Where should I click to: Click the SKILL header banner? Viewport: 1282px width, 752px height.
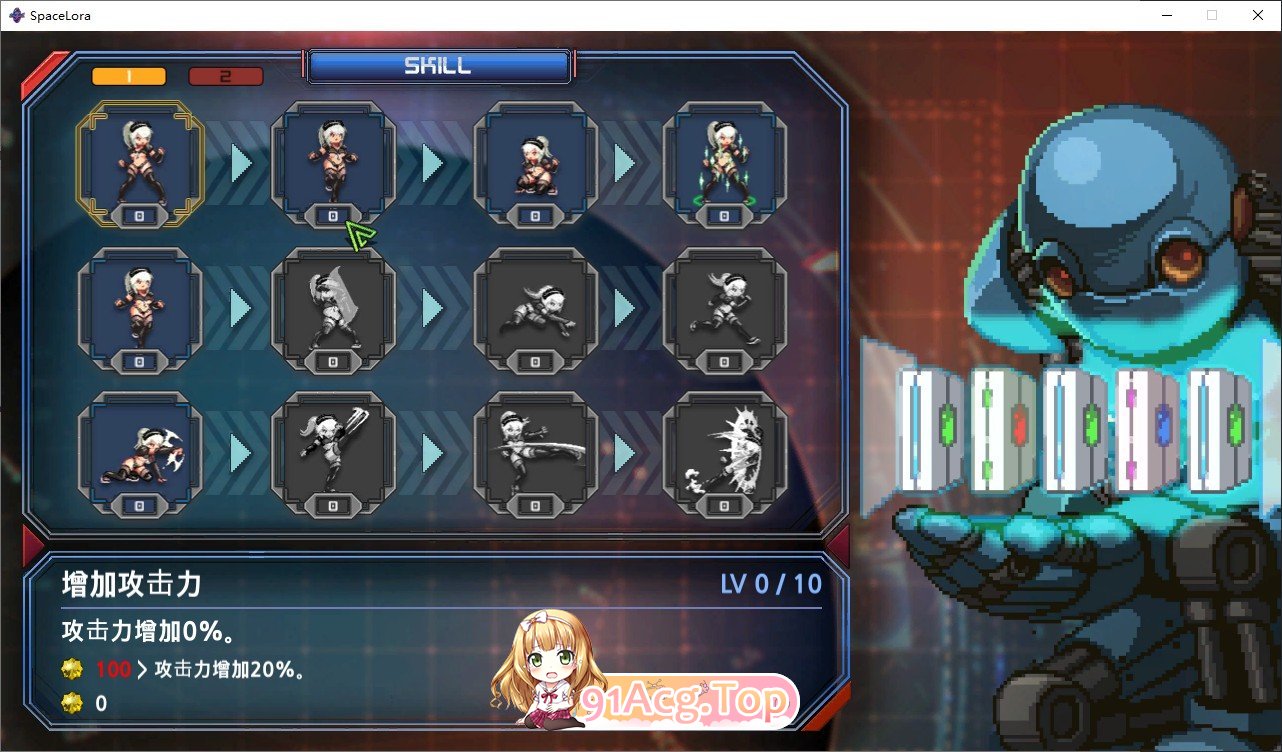coord(438,66)
